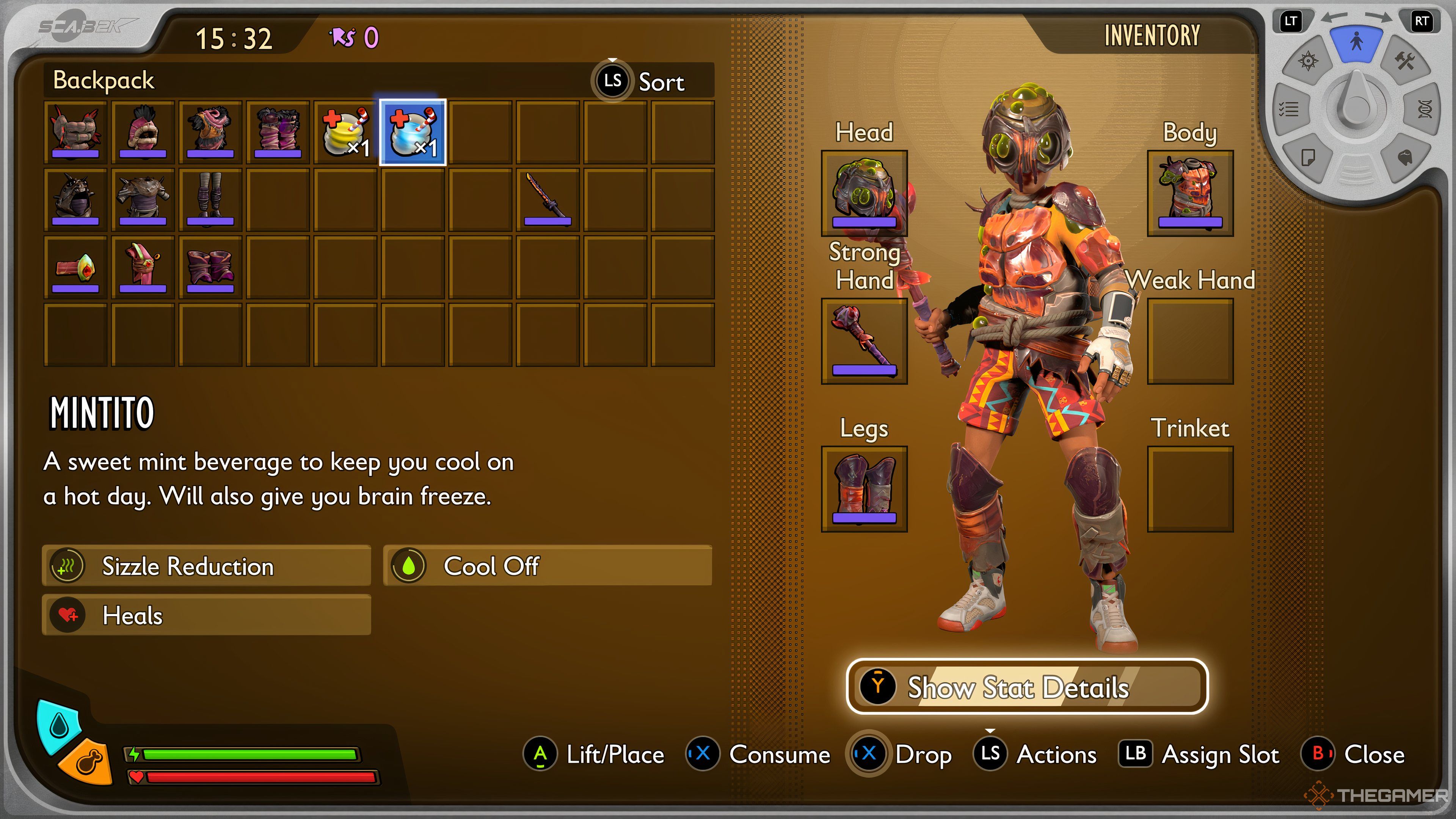The image size is (1456, 819).
Task: Select the equipped Body armor slot
Action: click(x=1190, y=193)
